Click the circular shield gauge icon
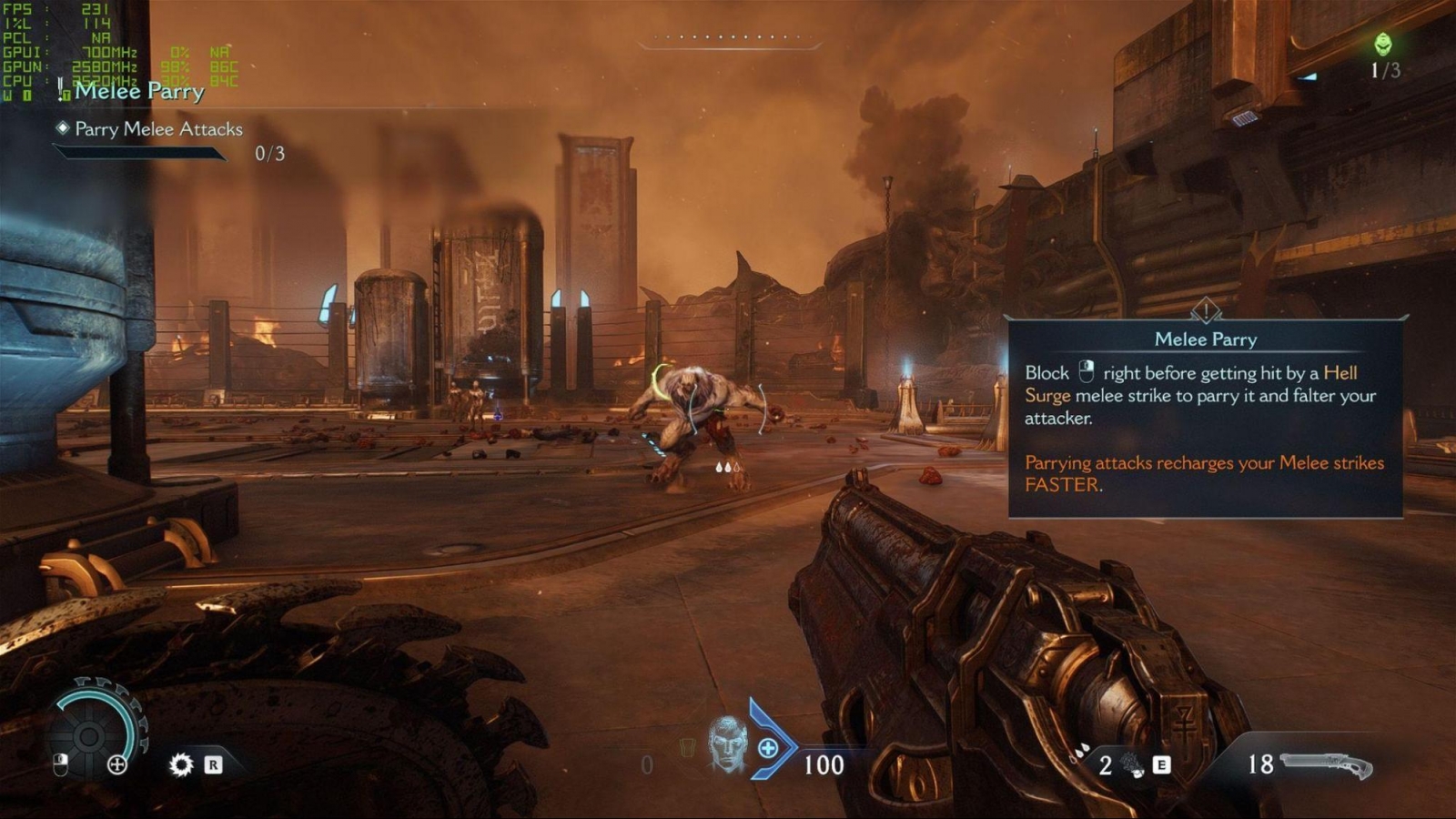Screen dimensions: 1456x819 (x=90, y=735)
